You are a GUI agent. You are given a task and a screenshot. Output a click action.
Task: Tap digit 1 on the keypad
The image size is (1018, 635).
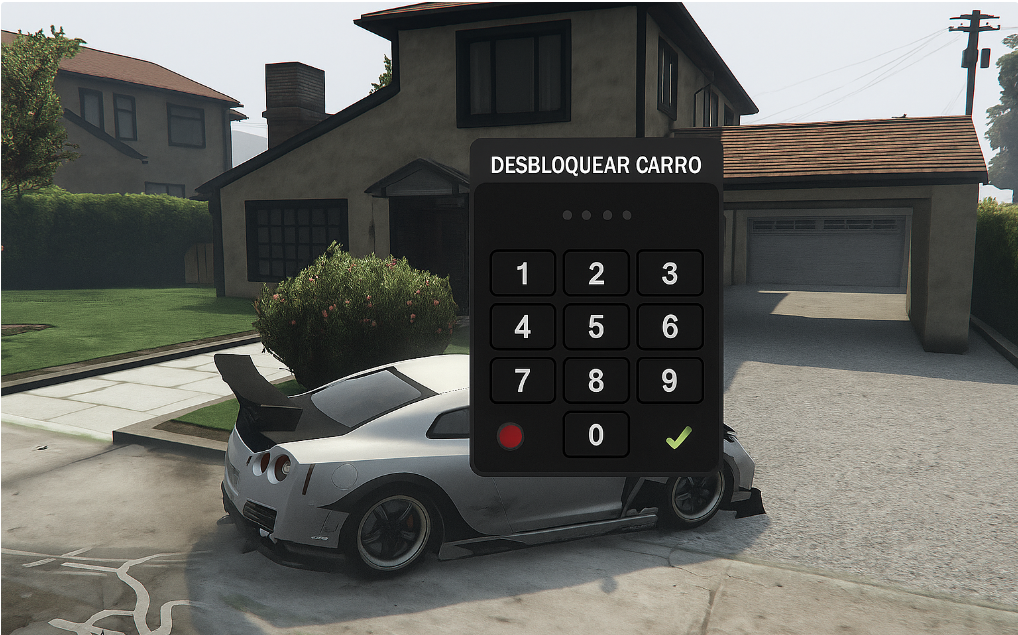coord(522,273)
